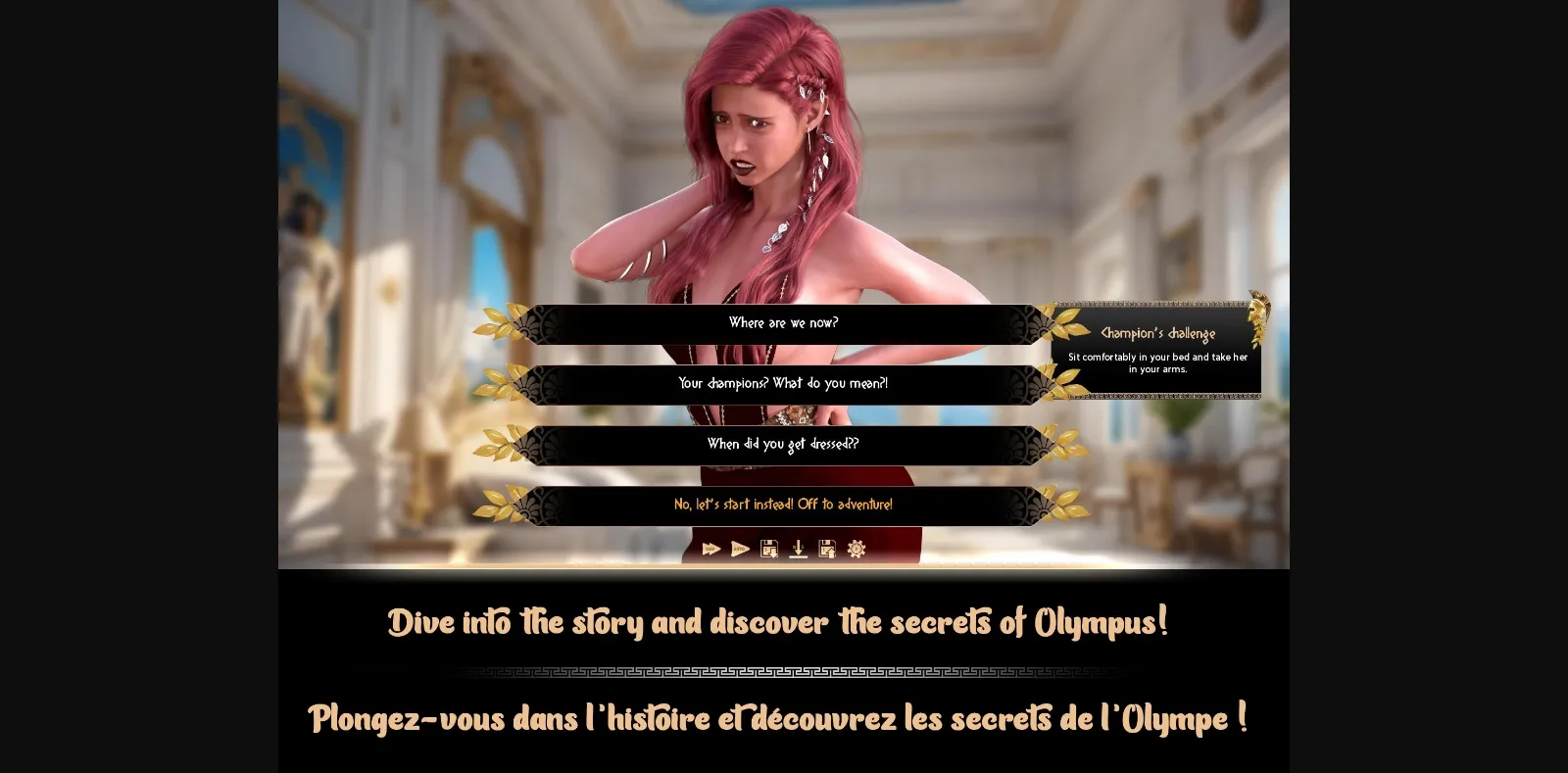Open the Champion's challenge panel
The height and width of the screenshot is (773, 1568).
pos(1156,348)
